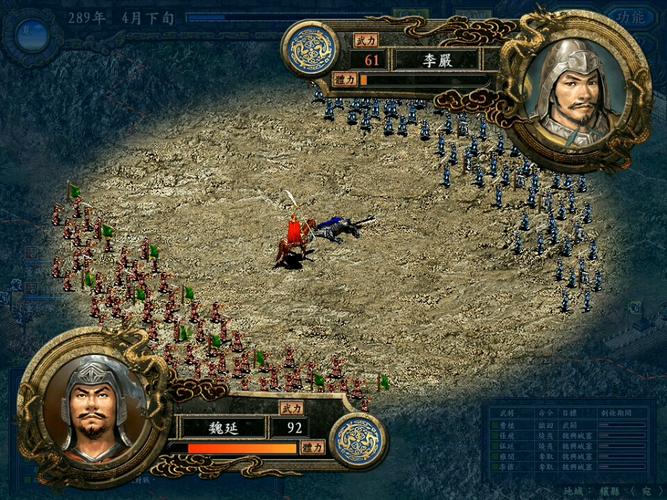
Task: Open the 功能 function menu
Action: 630,17
